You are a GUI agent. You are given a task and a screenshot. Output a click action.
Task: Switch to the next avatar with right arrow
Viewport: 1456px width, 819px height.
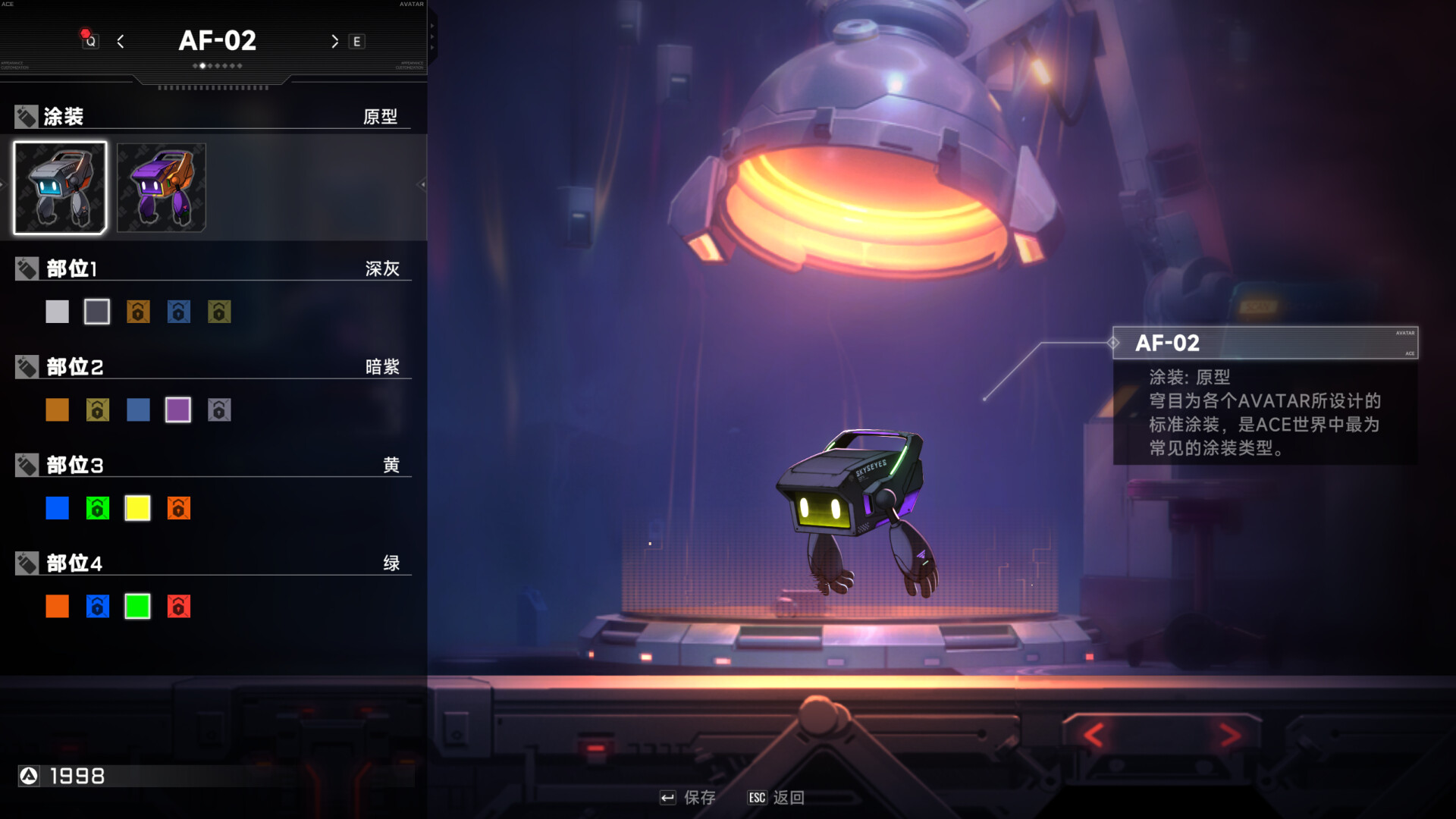(334, 42)
